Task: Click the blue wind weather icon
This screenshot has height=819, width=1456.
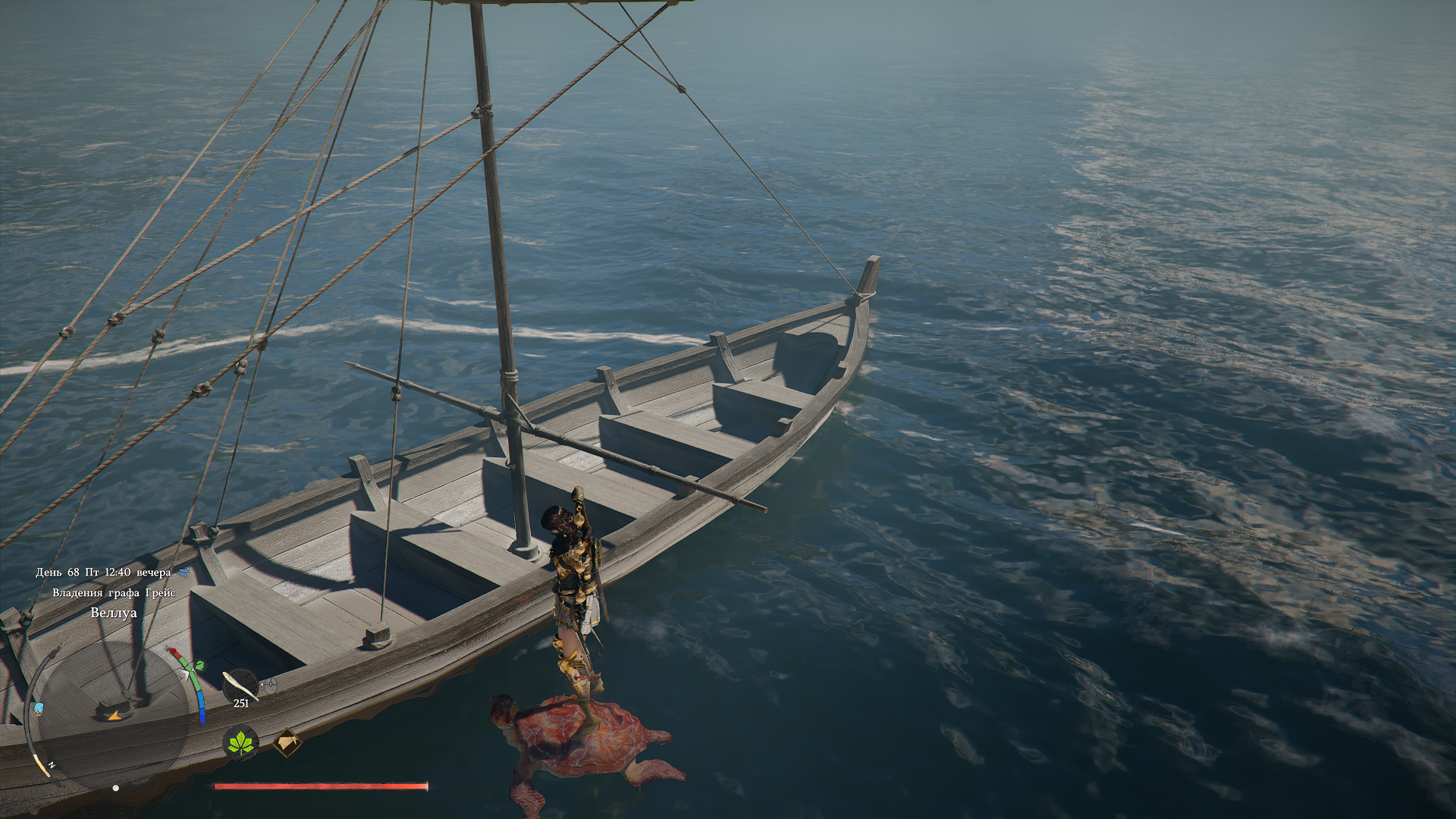Action: [184, 573]
